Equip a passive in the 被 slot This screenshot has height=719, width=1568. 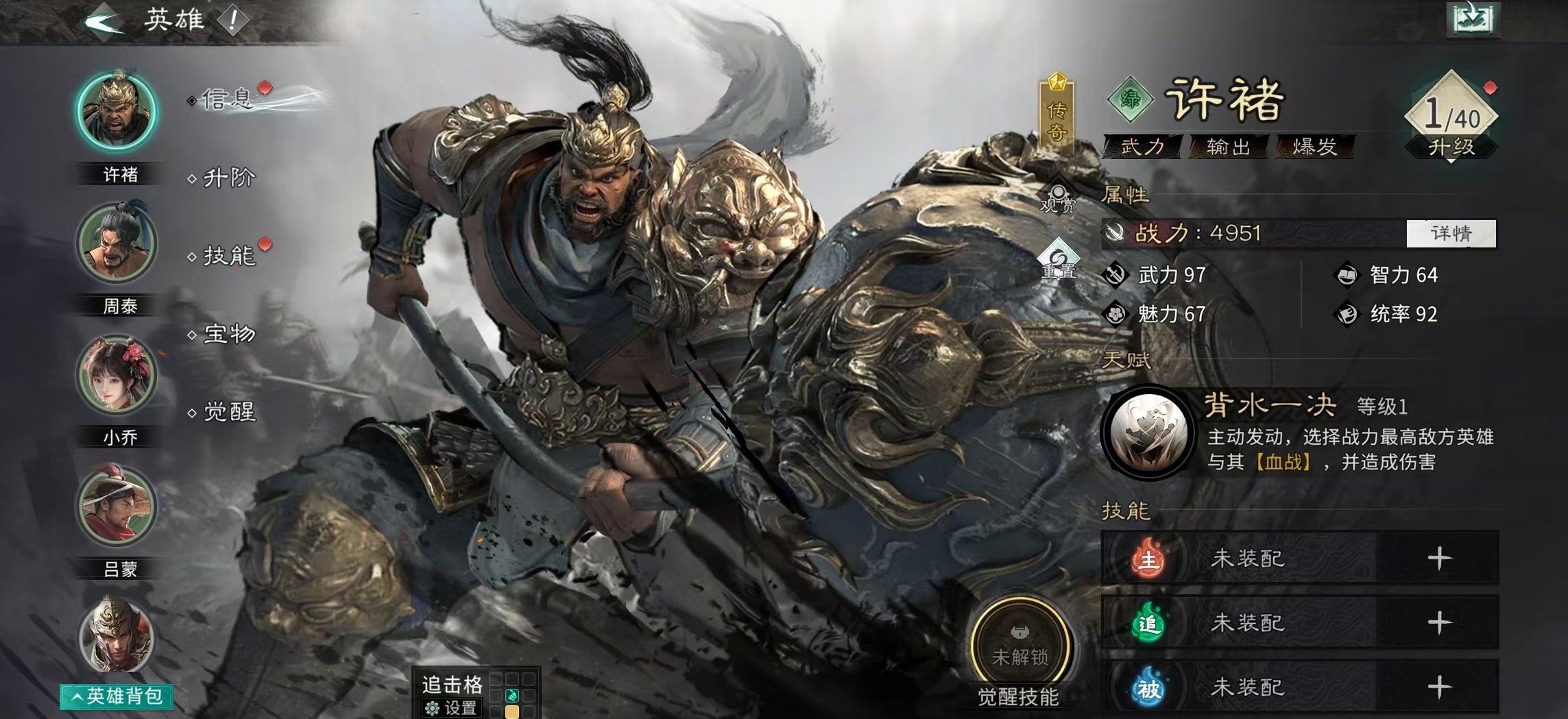click(x=1439, y=687)
